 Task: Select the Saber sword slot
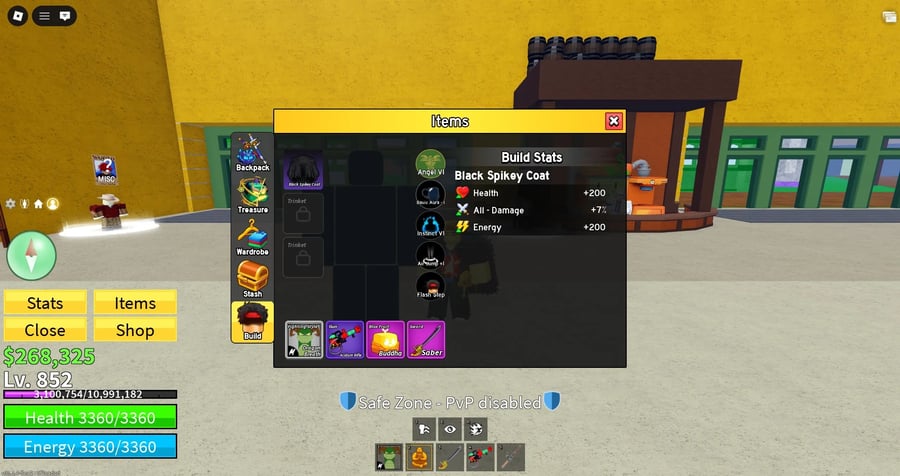(x=426, y=340)
